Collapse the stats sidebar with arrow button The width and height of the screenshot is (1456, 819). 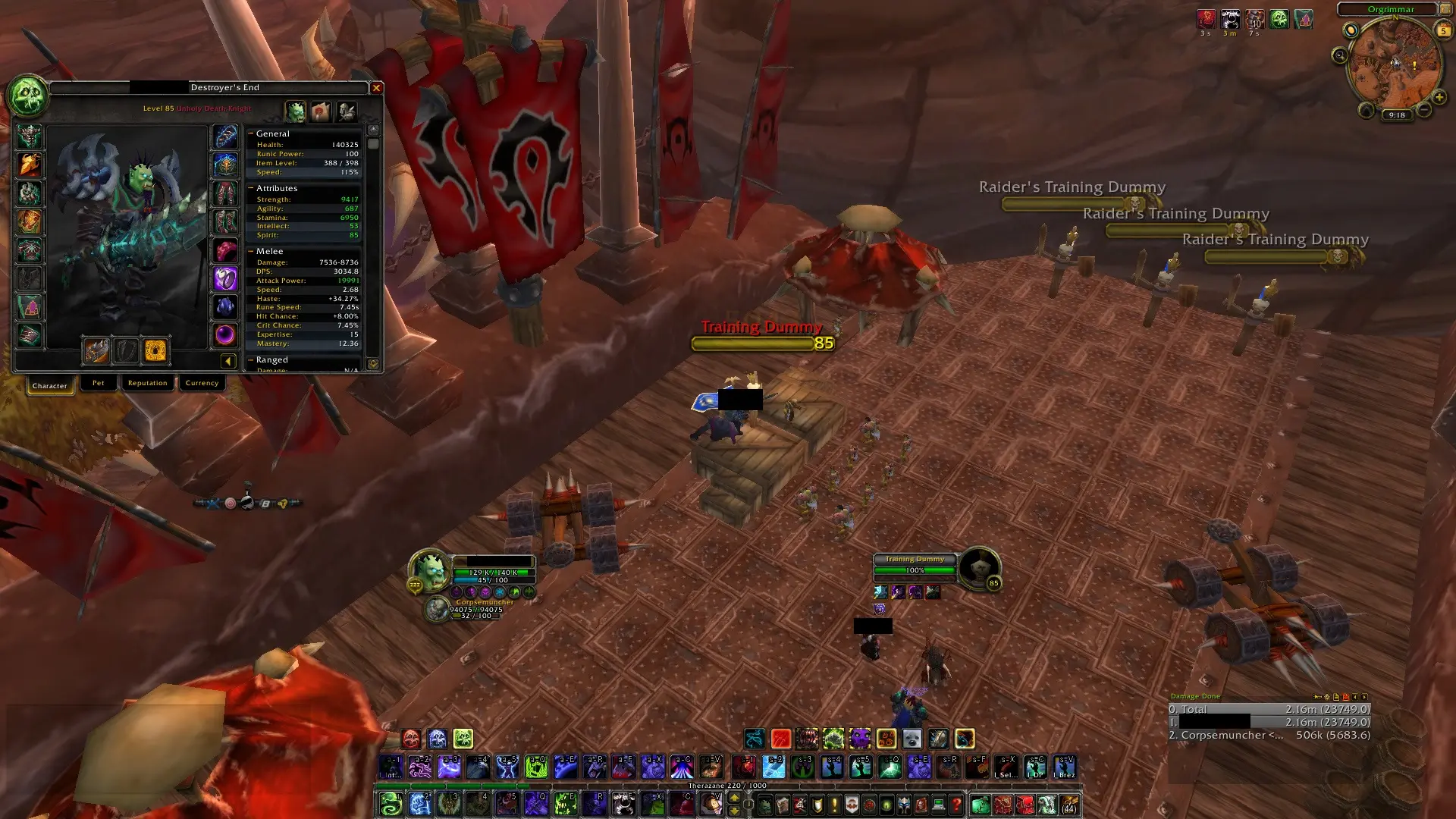[227, 361]
